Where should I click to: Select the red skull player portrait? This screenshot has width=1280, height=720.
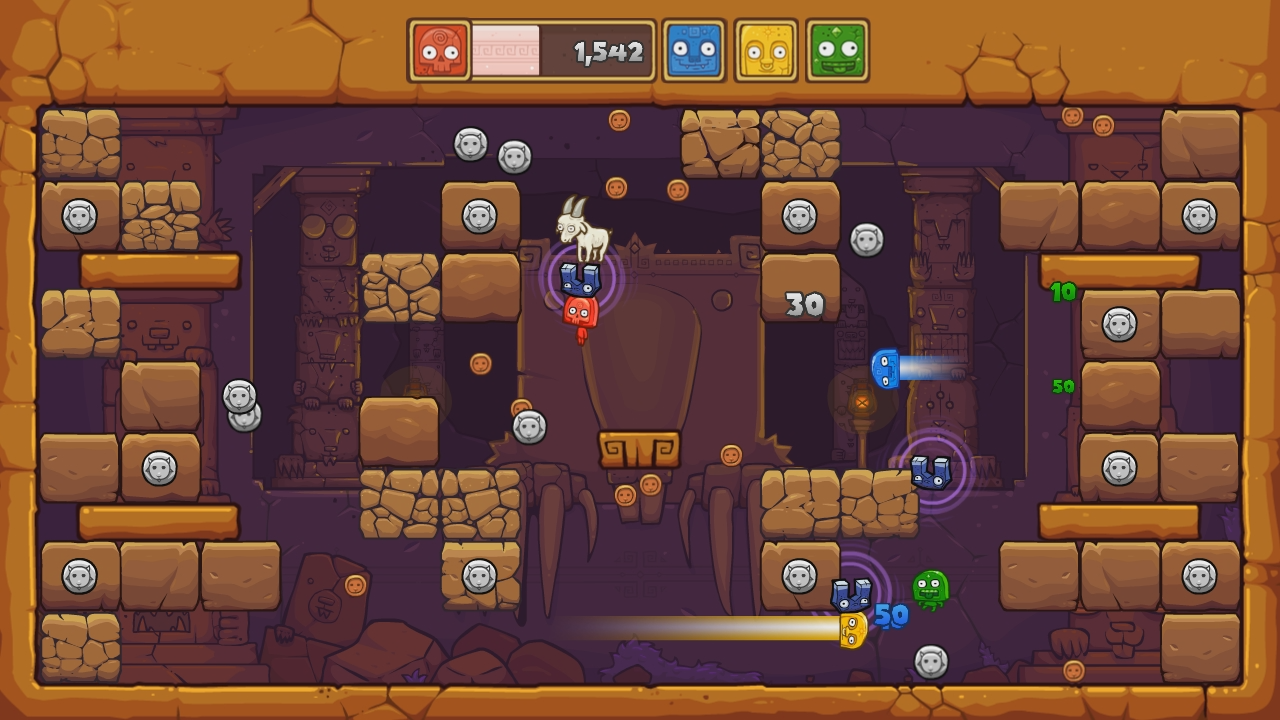coord(440,50)
